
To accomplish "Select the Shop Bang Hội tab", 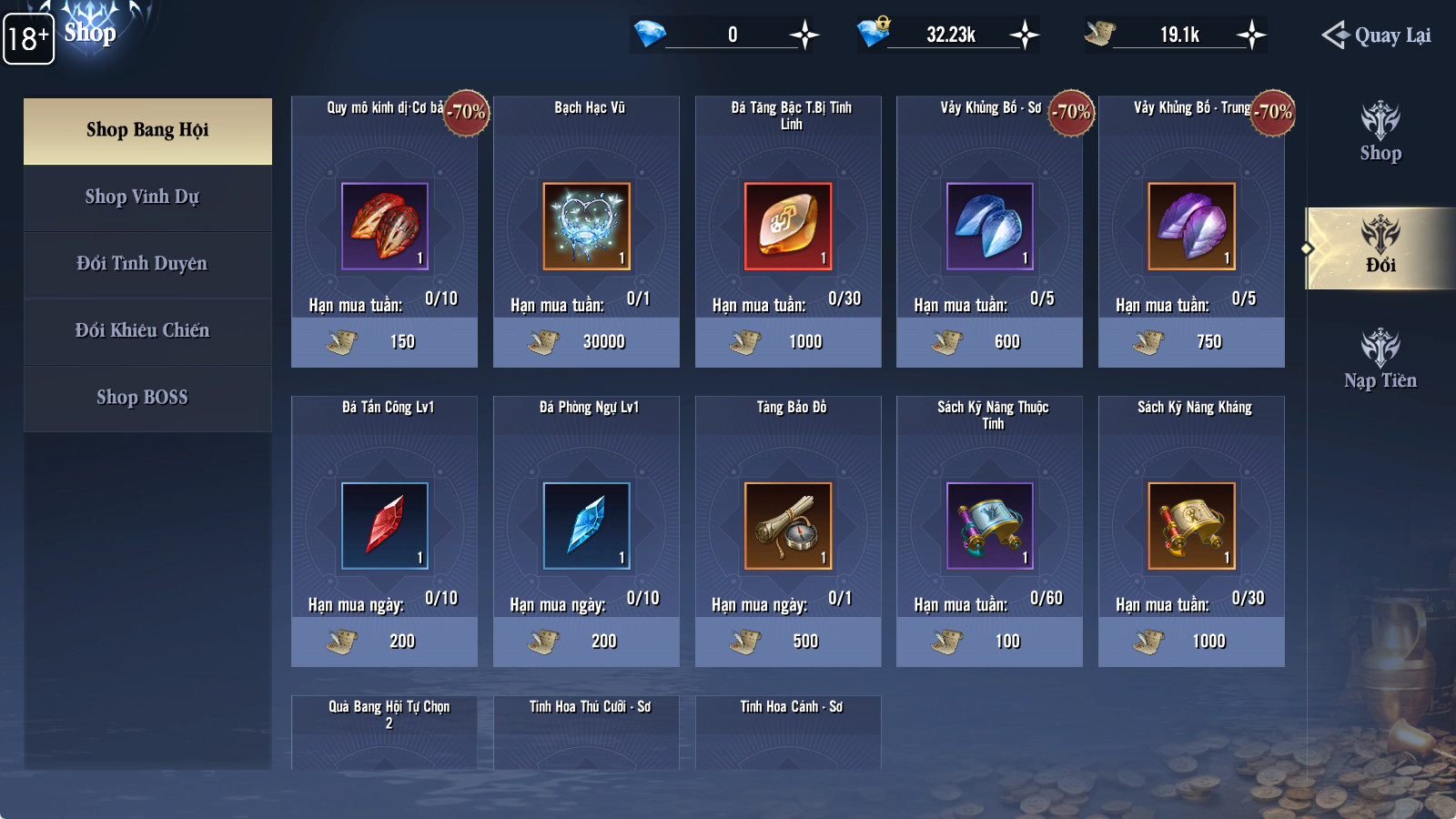I will tap(147, 130).
